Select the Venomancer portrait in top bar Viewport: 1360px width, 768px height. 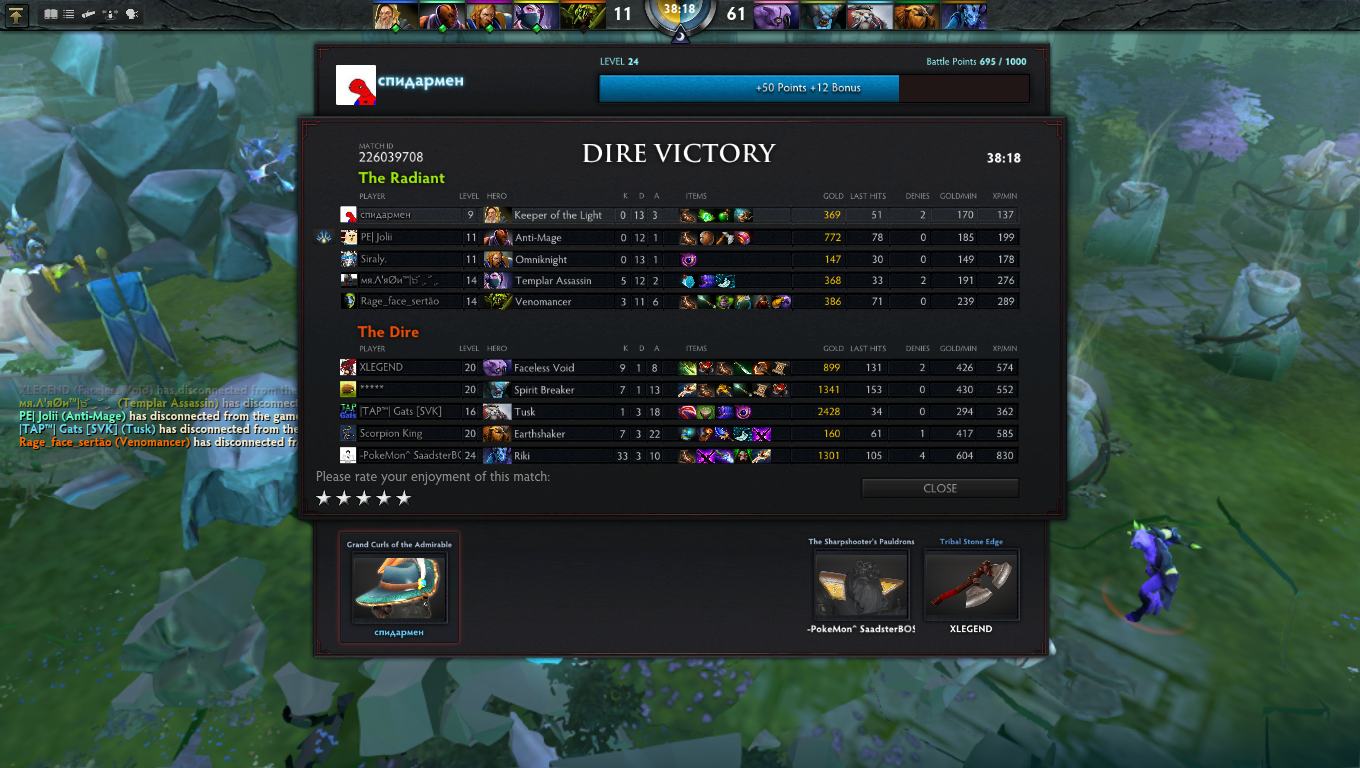[580, 15]
